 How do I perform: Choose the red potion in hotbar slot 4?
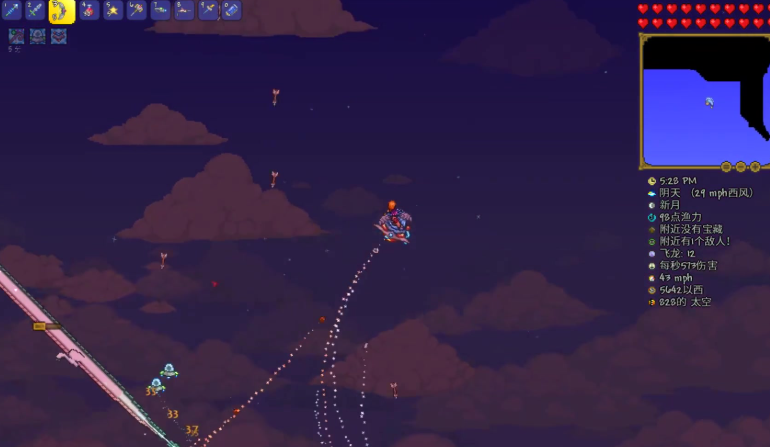(x=89, y=10)
